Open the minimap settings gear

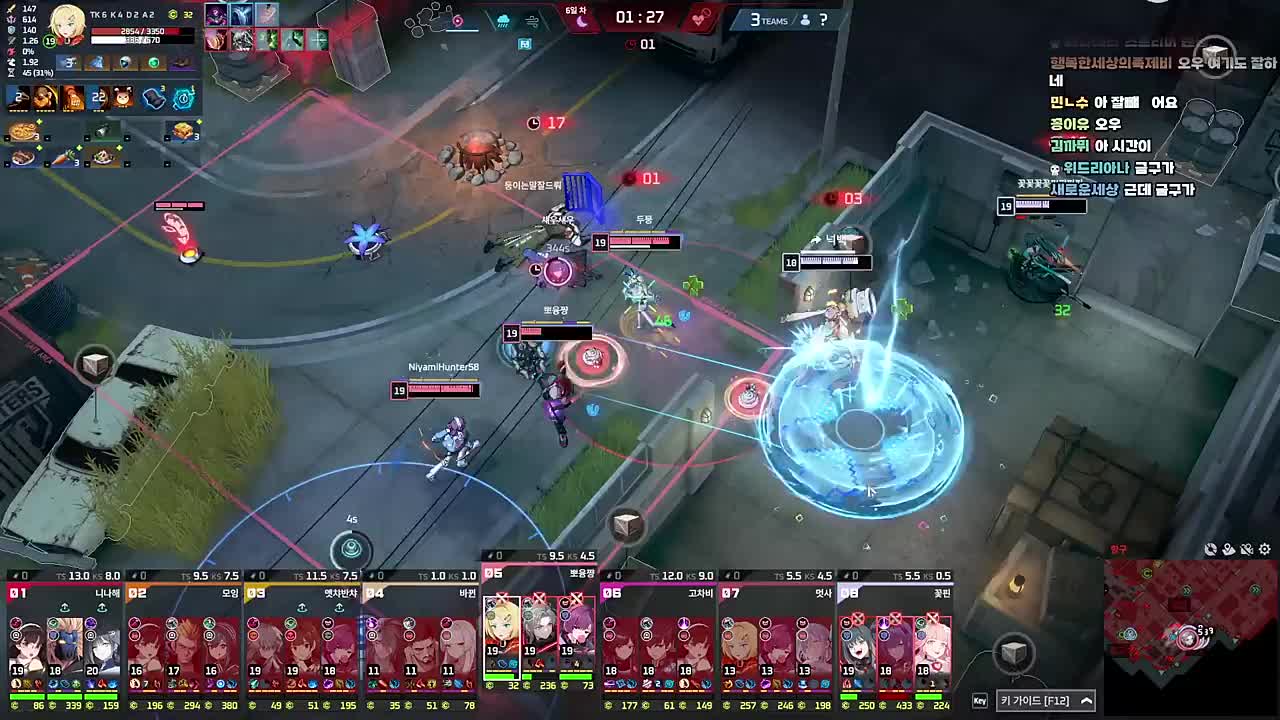tap(1265, 549)
